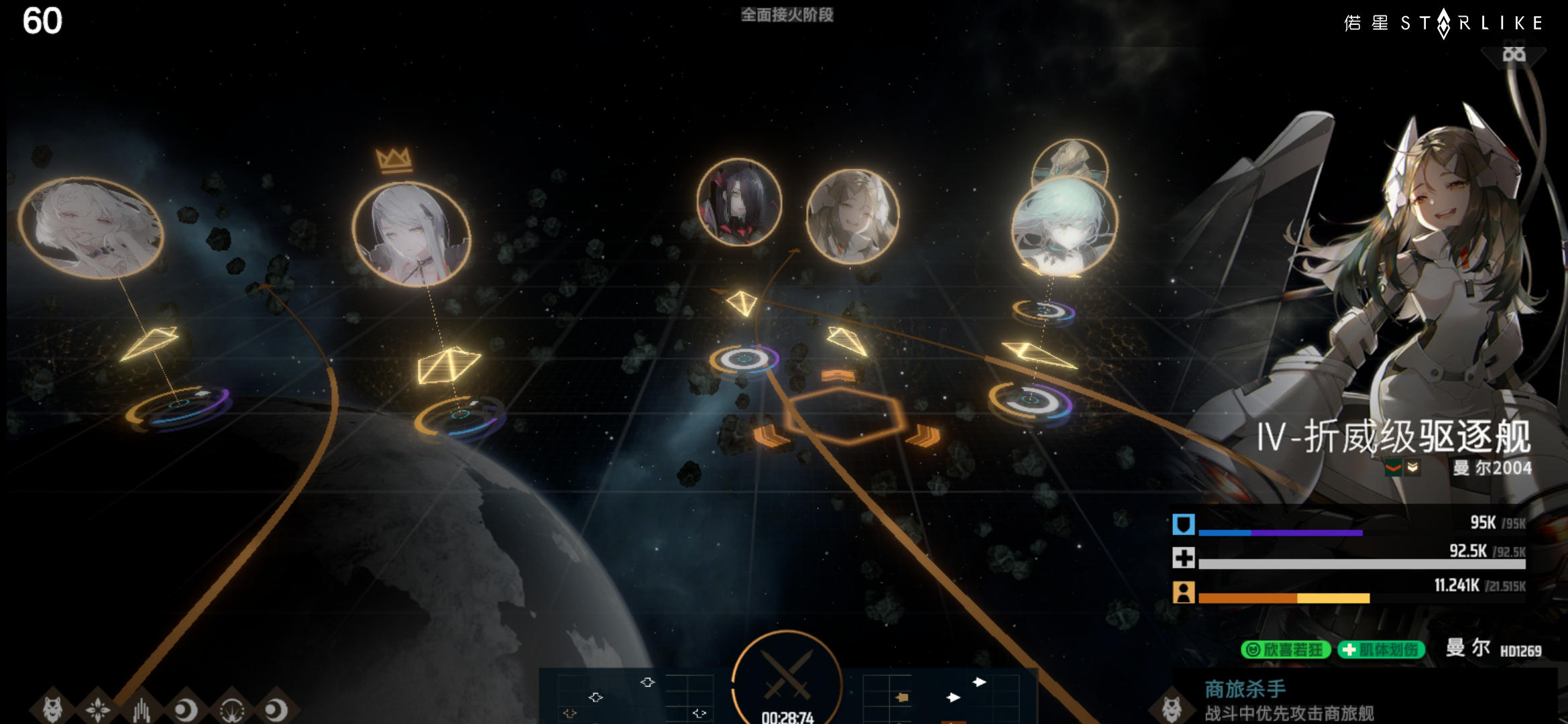Select the eclipse burst icon
1568x724 pixels.
[231, 709]
